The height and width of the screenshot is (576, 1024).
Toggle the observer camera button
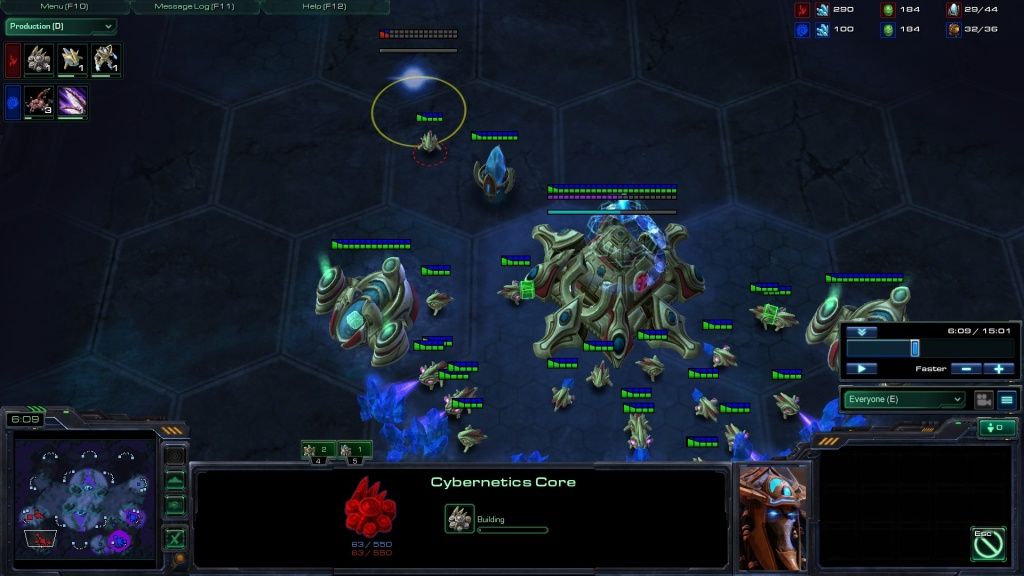click(983, 399)
